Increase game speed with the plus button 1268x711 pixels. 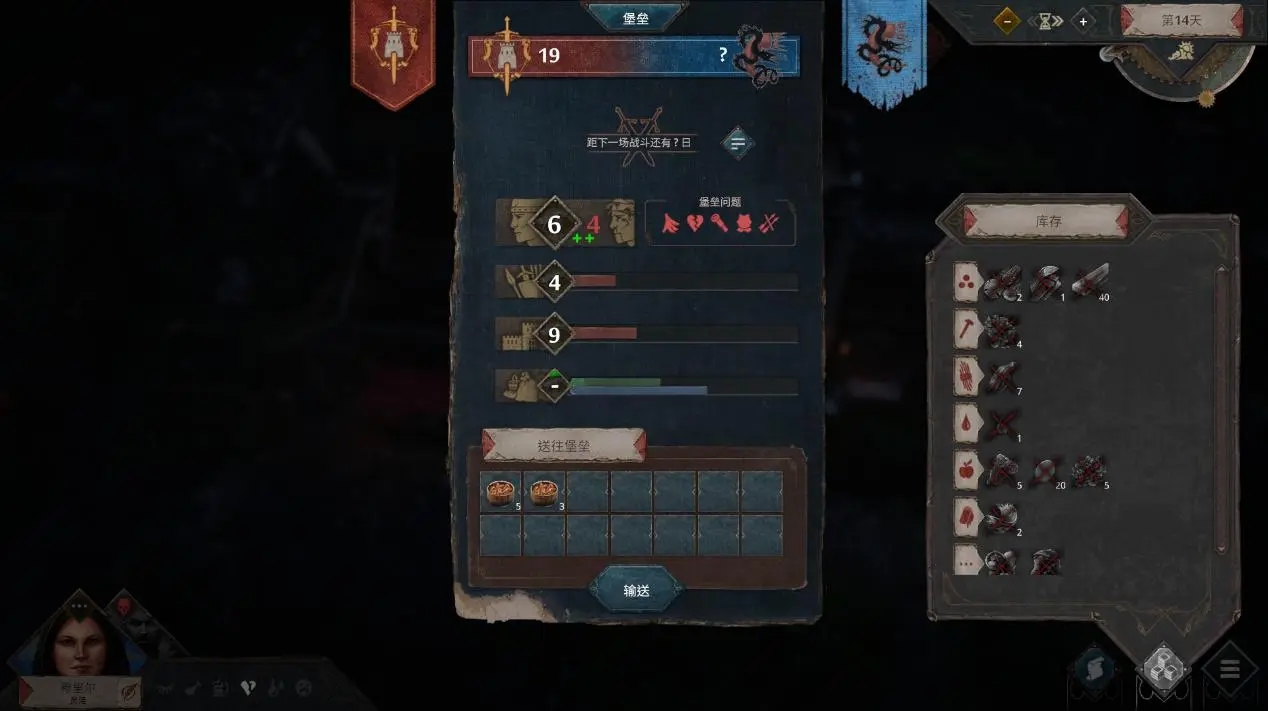(1082, 21)
